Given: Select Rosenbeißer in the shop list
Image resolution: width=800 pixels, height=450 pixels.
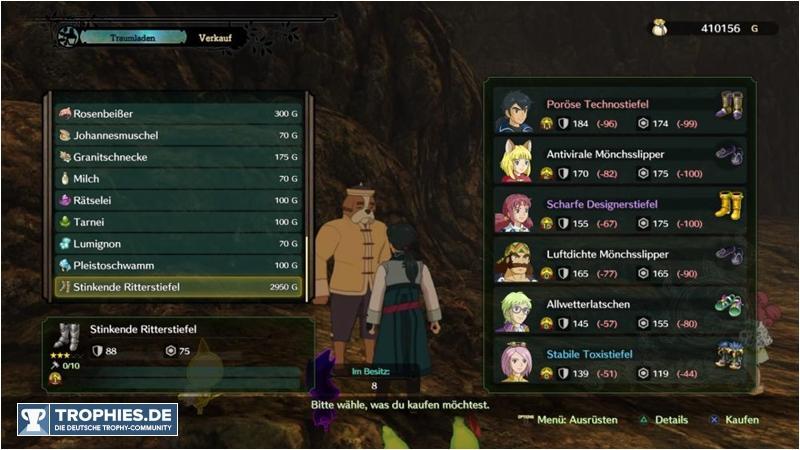Looking at the screenshot, I should [x=180, y=114].
